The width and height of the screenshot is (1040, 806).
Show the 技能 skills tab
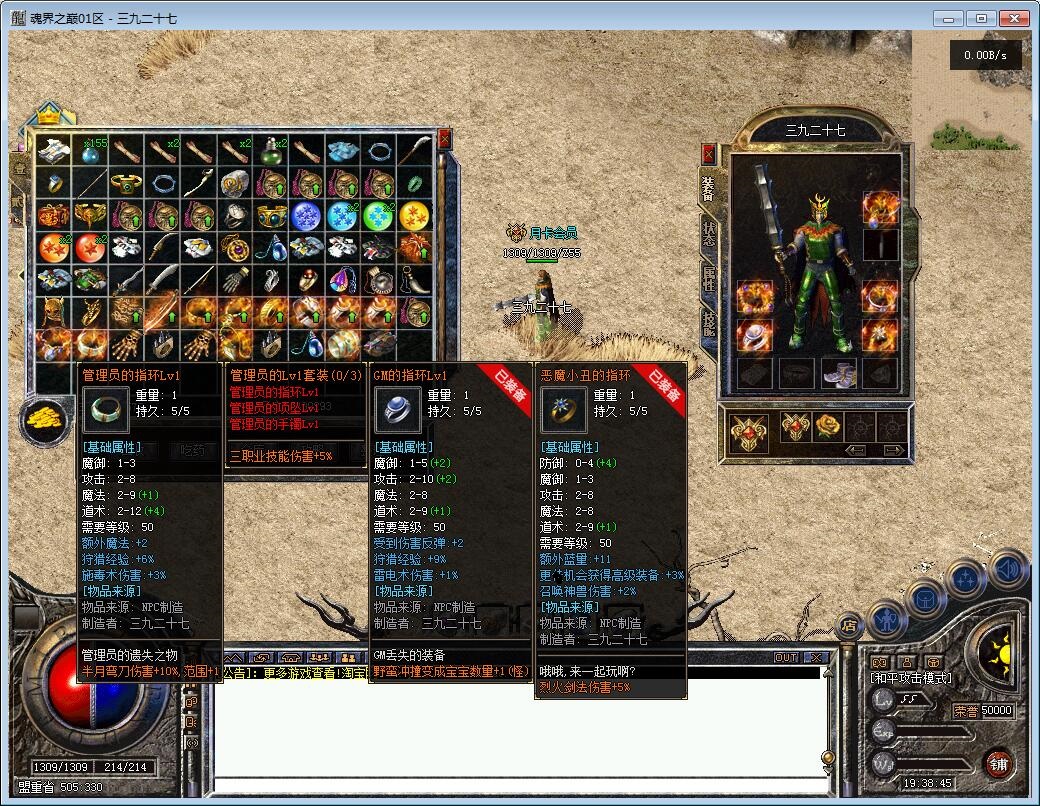709,322
